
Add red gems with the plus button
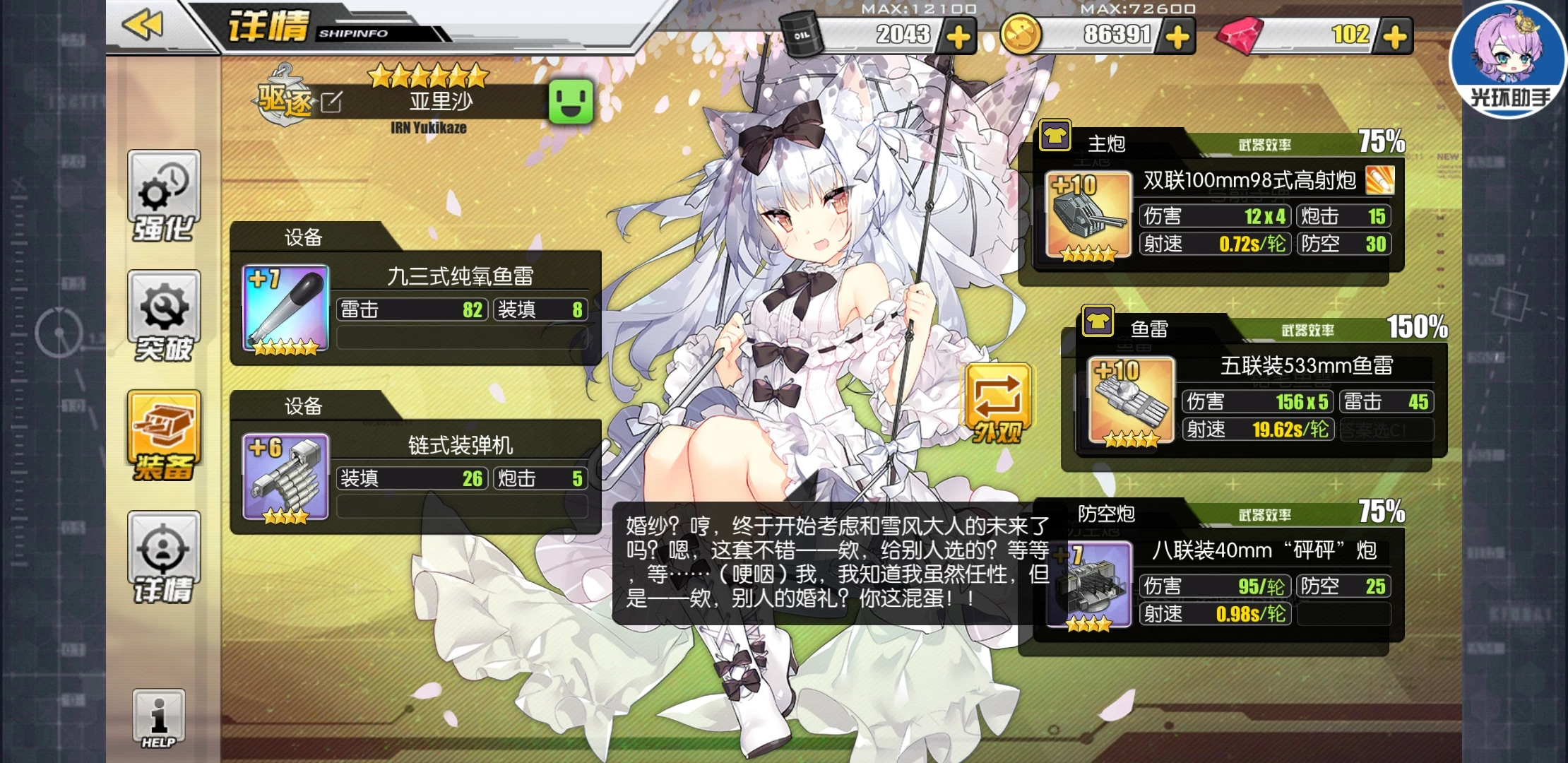point(1395,37)
